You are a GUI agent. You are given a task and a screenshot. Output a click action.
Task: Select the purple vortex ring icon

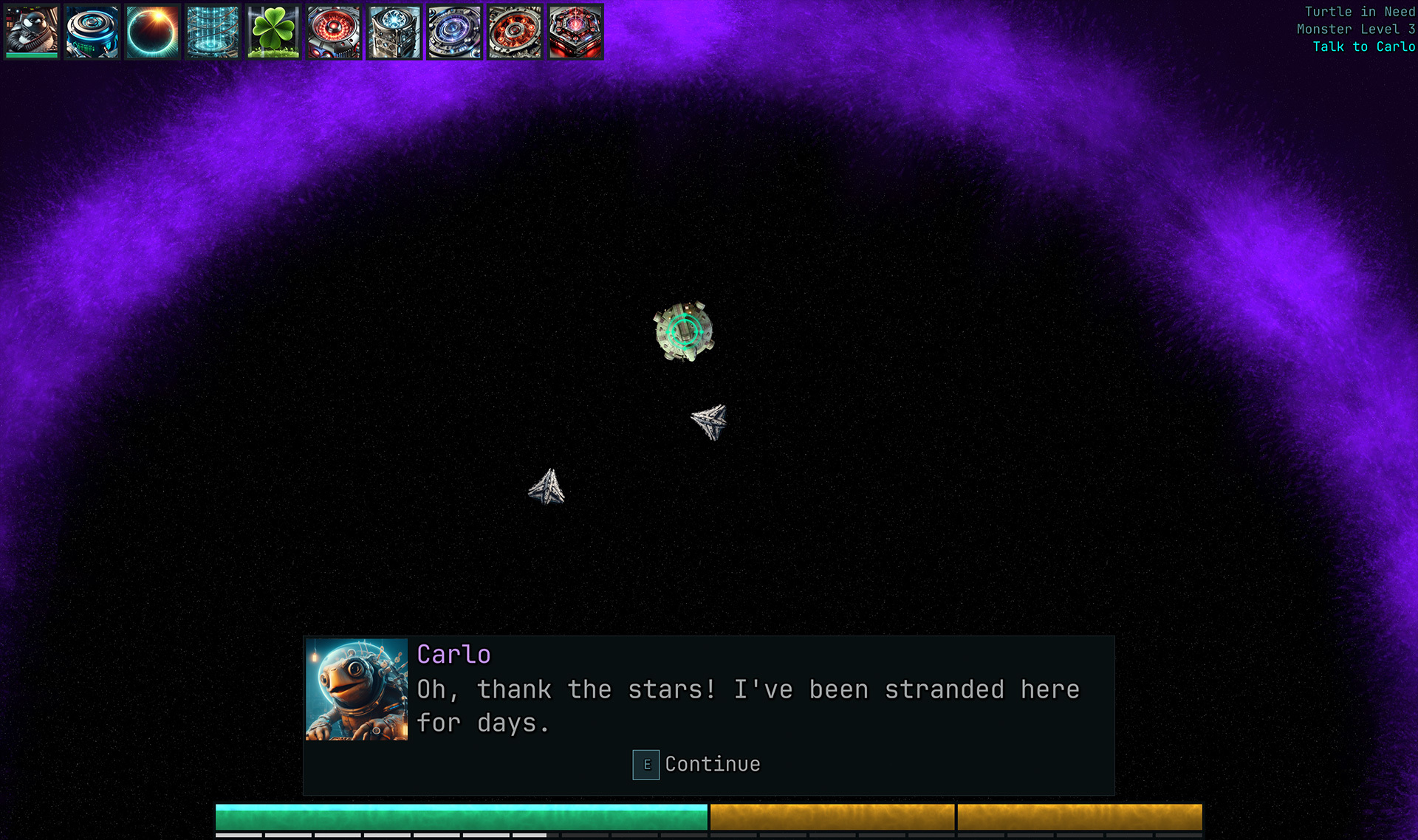point(453,31)
